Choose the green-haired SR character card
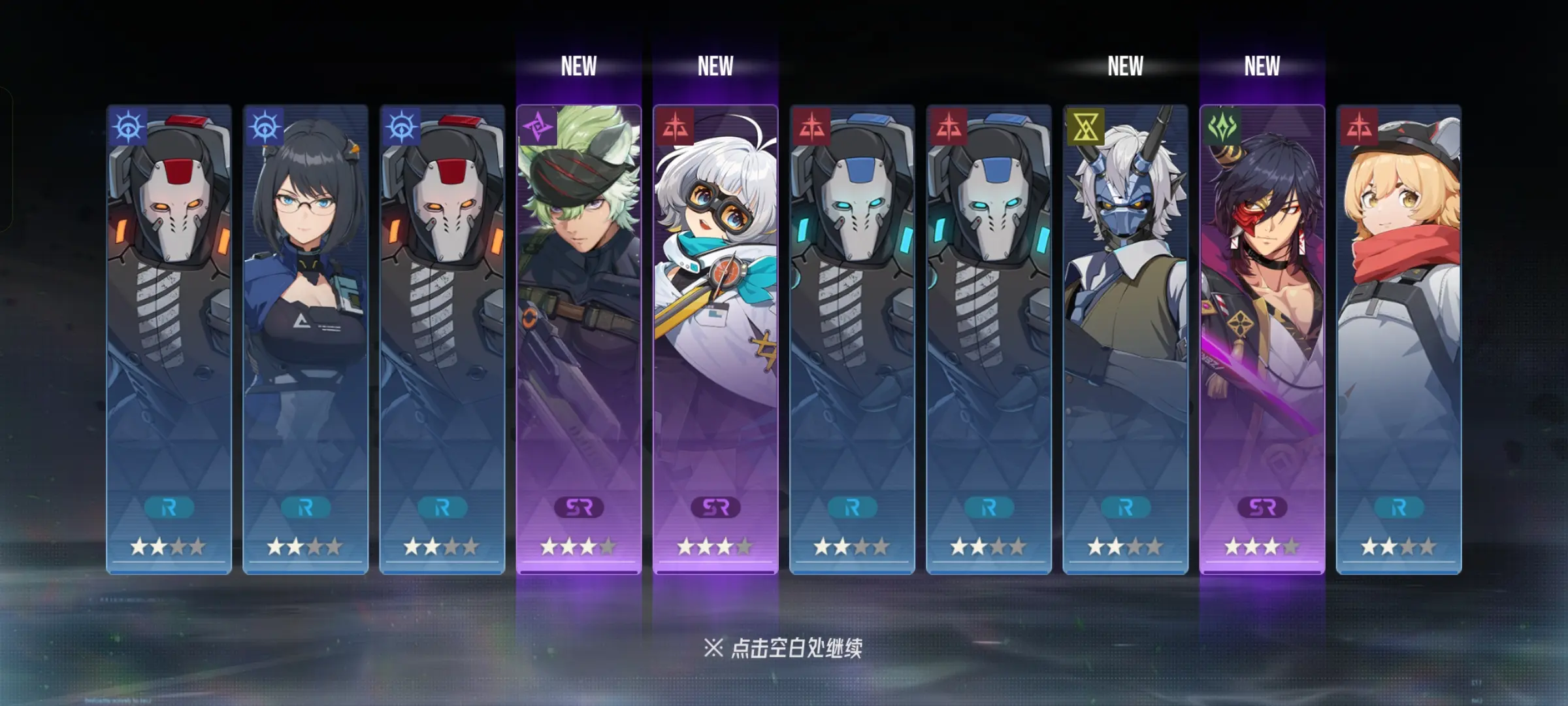This screenshot has width=1568, height=706. tap(578, 339)
